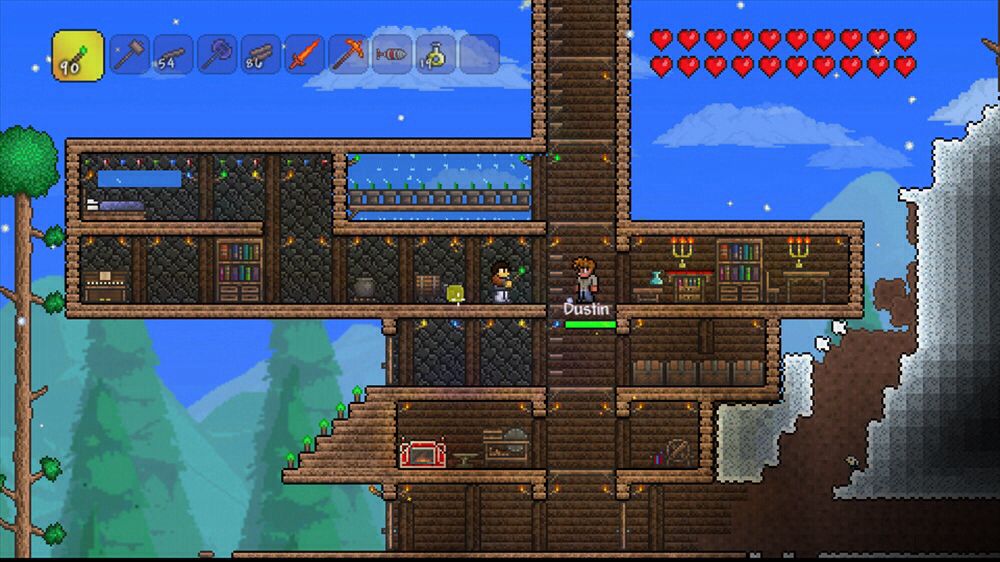Click the empty last hotbar slot
Viewport: 1000px width, 562px height.
[480, 54]
